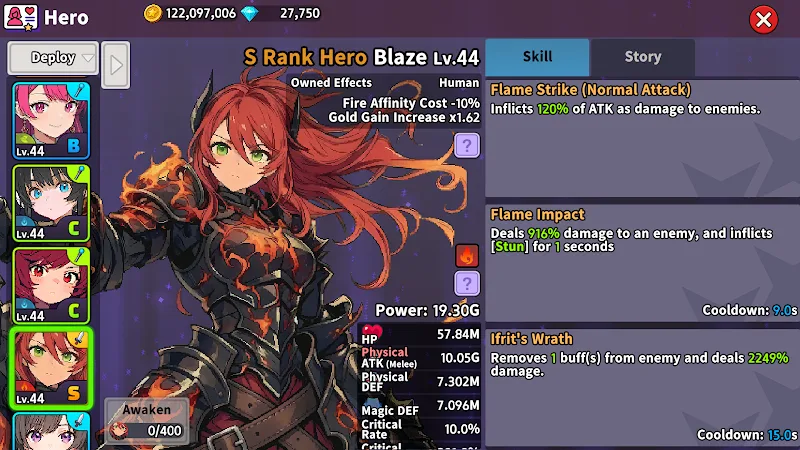Viewport: 800px width, 450px height.
Task: Click the blue diamond currency icon
Action: point(250,13)
